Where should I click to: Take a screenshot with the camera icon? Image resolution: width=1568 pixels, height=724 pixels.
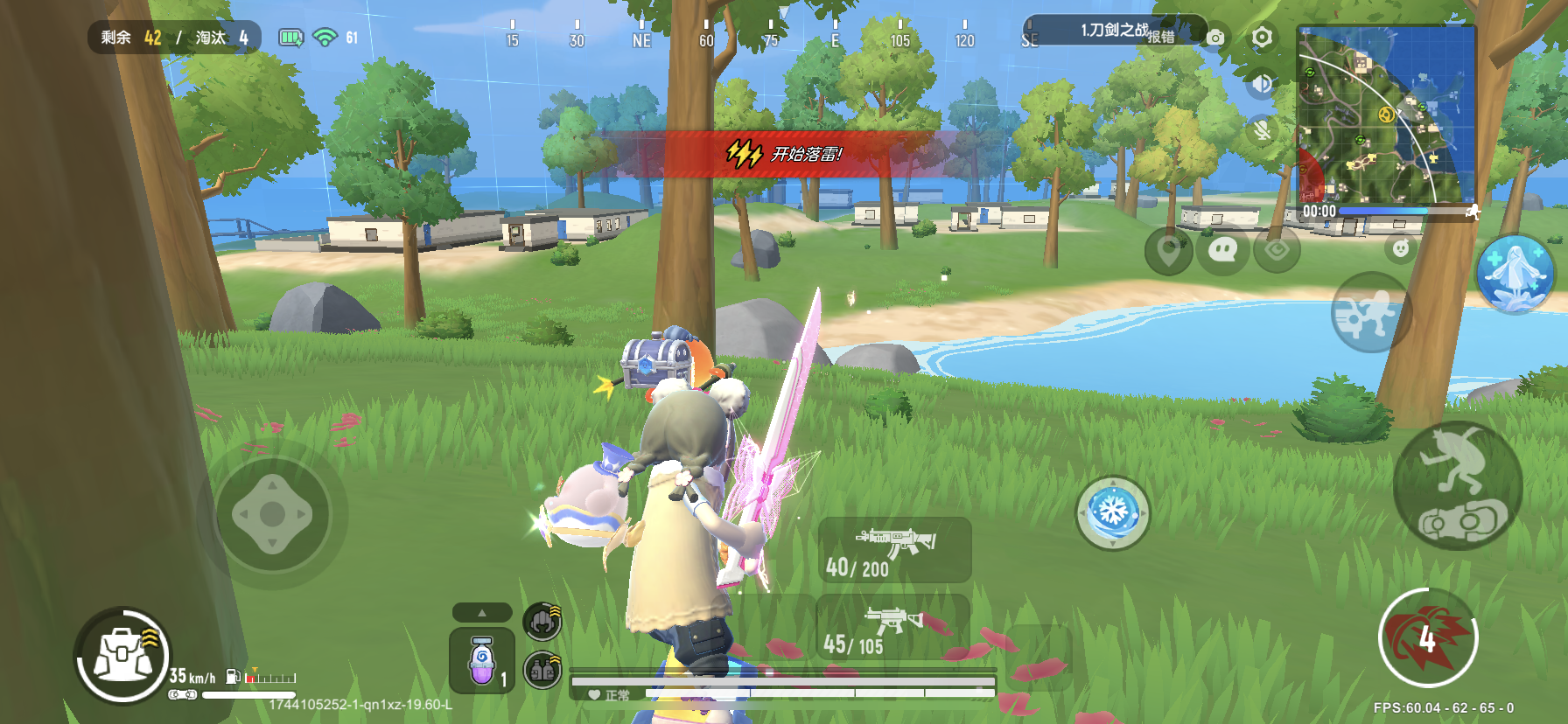point(1215,38)
